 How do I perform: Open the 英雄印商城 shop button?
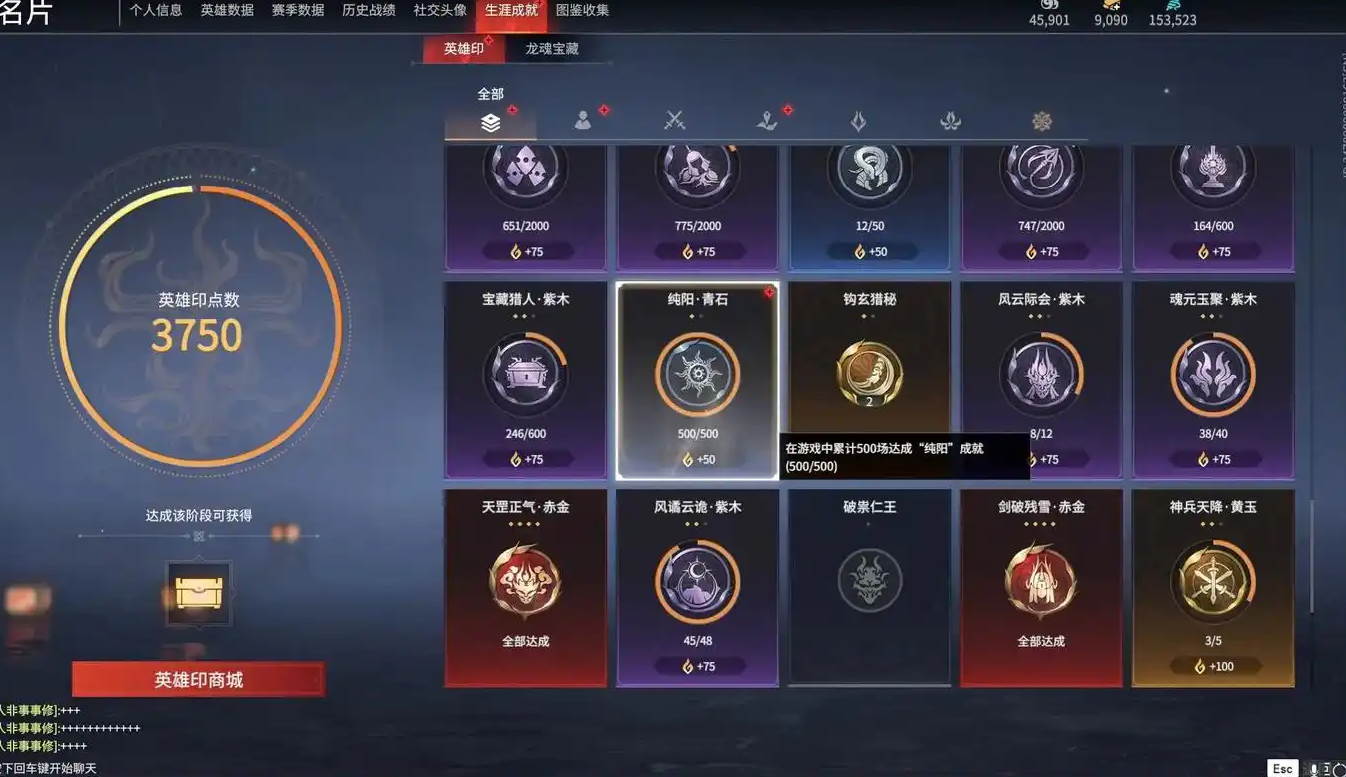pos(197,677)
